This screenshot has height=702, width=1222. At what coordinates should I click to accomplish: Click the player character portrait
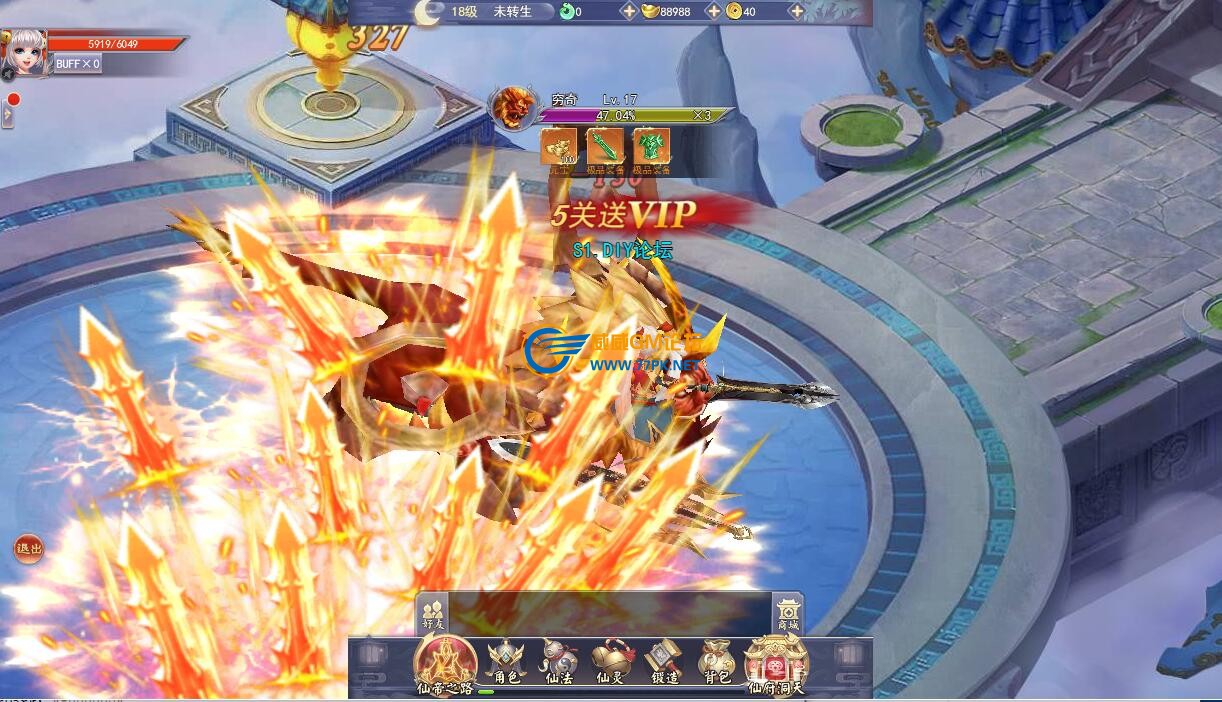click(x=24, y=52)
